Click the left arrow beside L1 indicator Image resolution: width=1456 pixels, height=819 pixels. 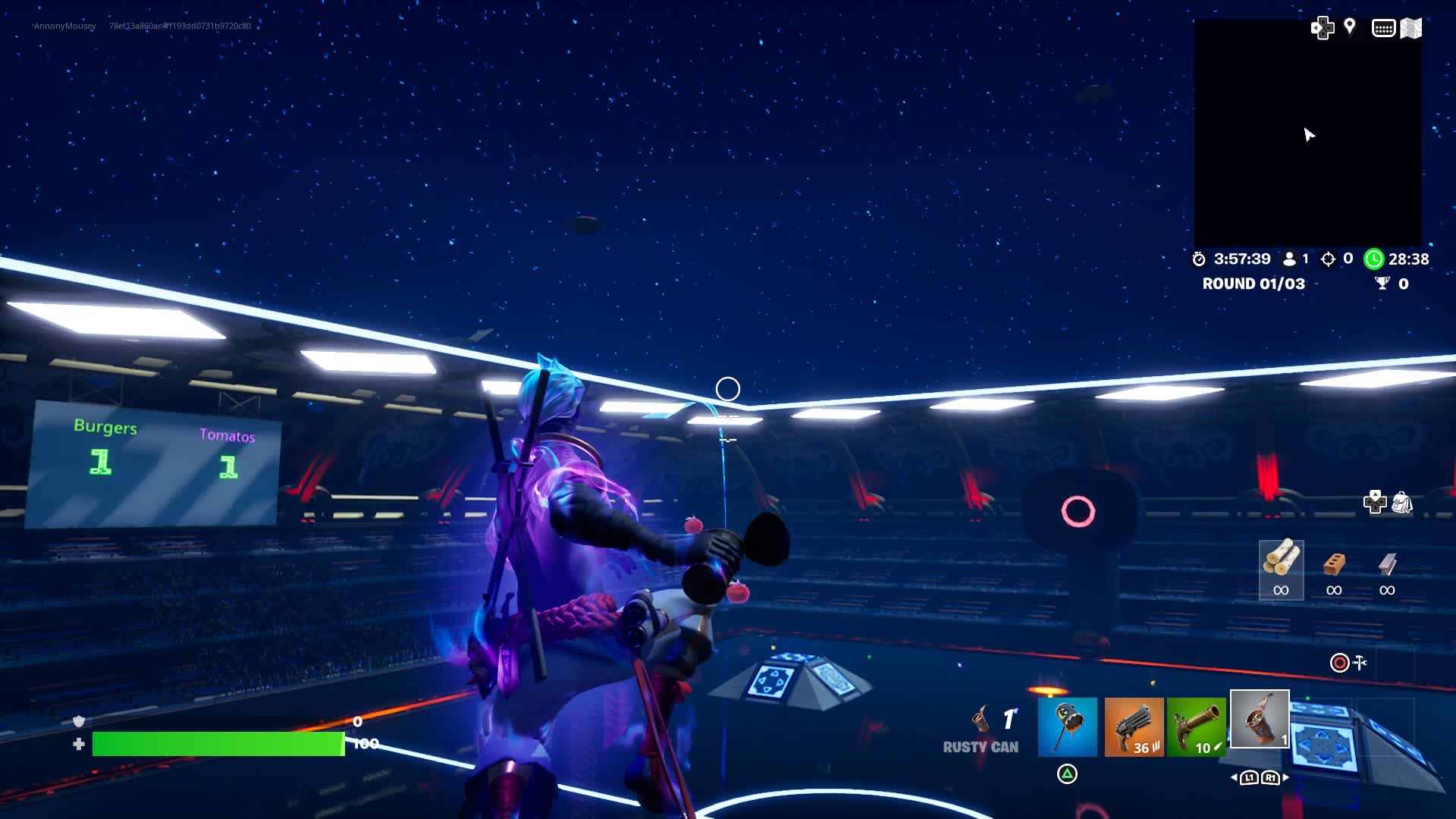[1235, 777]
